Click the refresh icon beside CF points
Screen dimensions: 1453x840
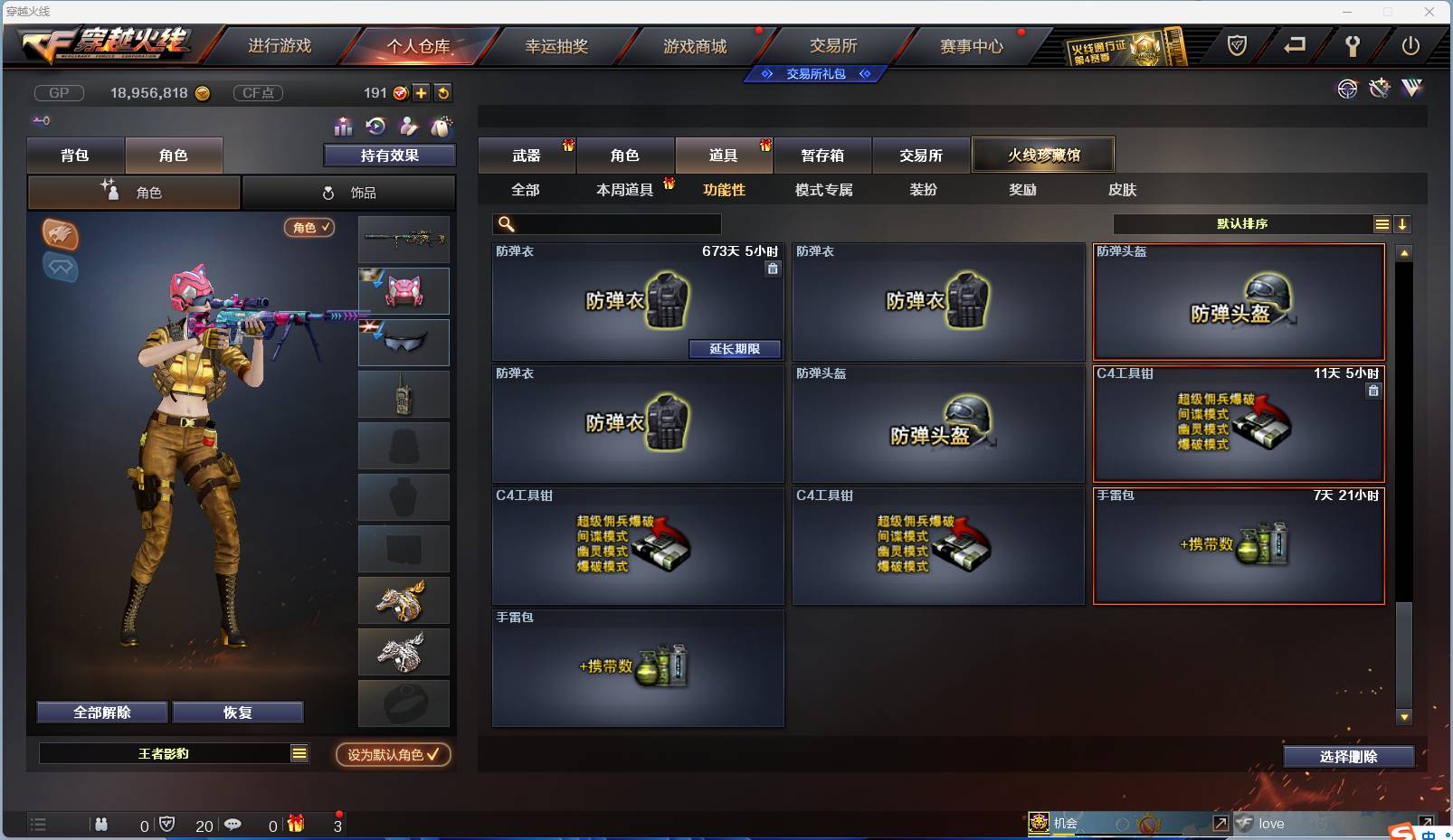pos(442,93)
